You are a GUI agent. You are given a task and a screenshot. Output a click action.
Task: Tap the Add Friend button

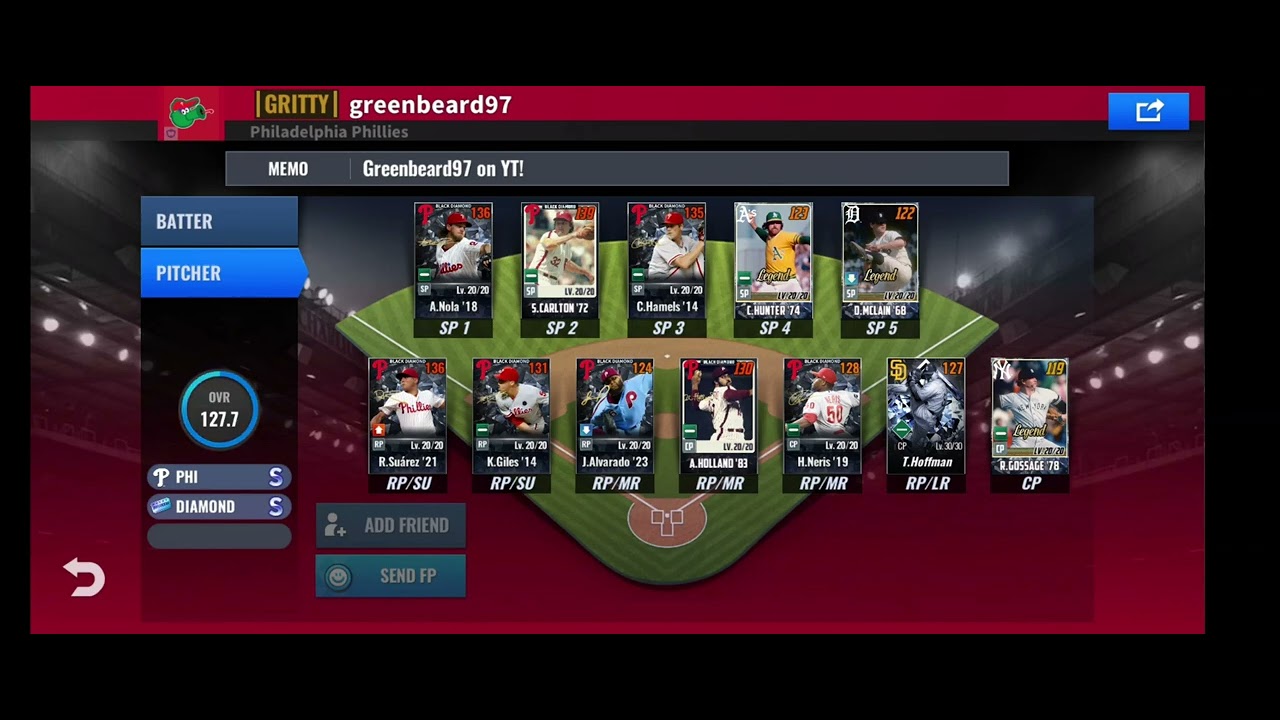[390, 525]
